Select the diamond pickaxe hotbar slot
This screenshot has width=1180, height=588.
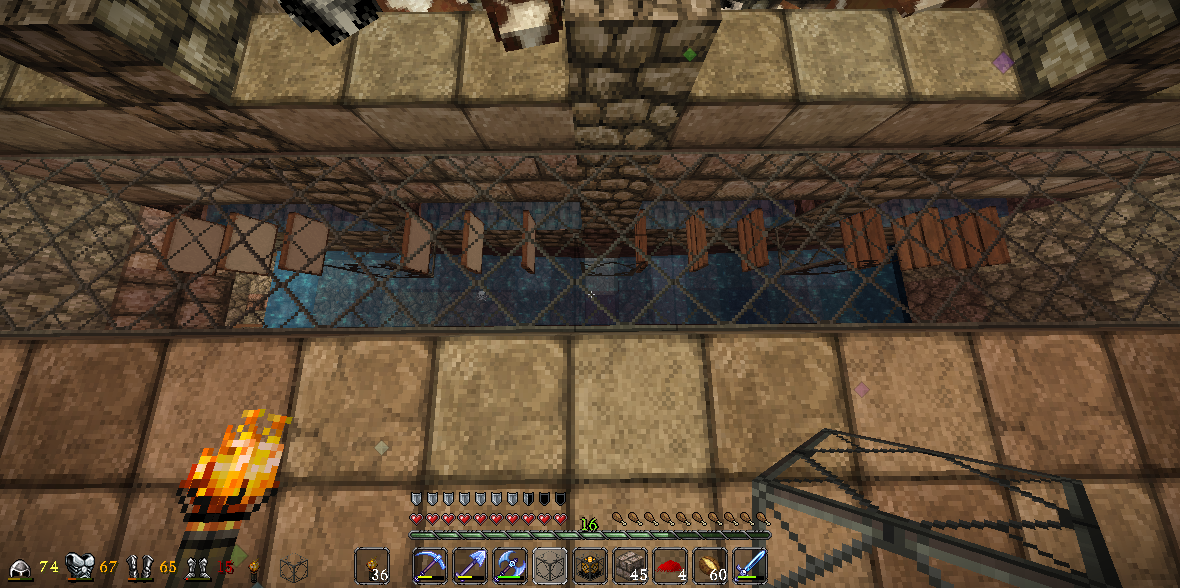click(x=430, y=566)
